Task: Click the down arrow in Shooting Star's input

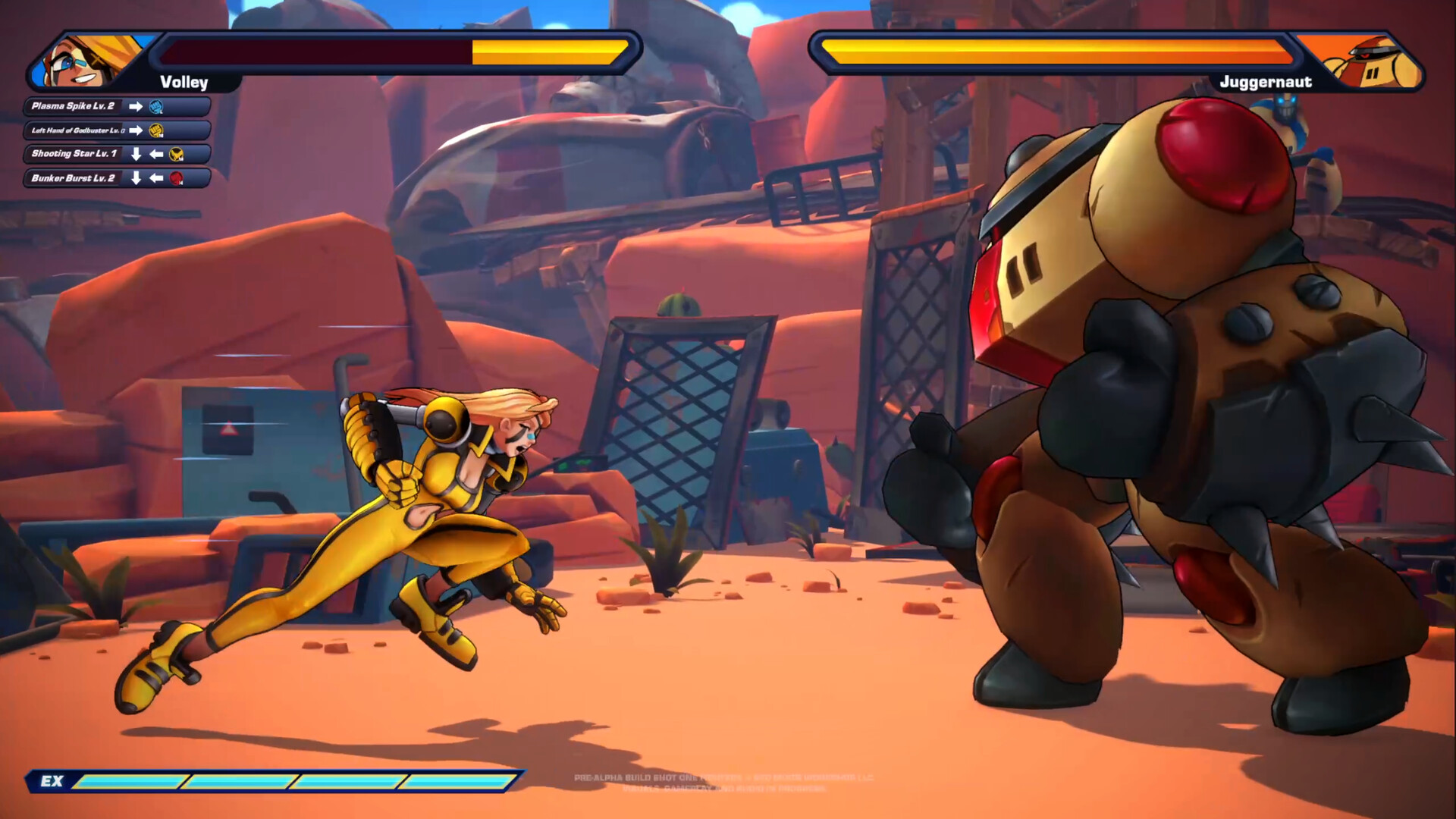Action: (x=136, y=155)
